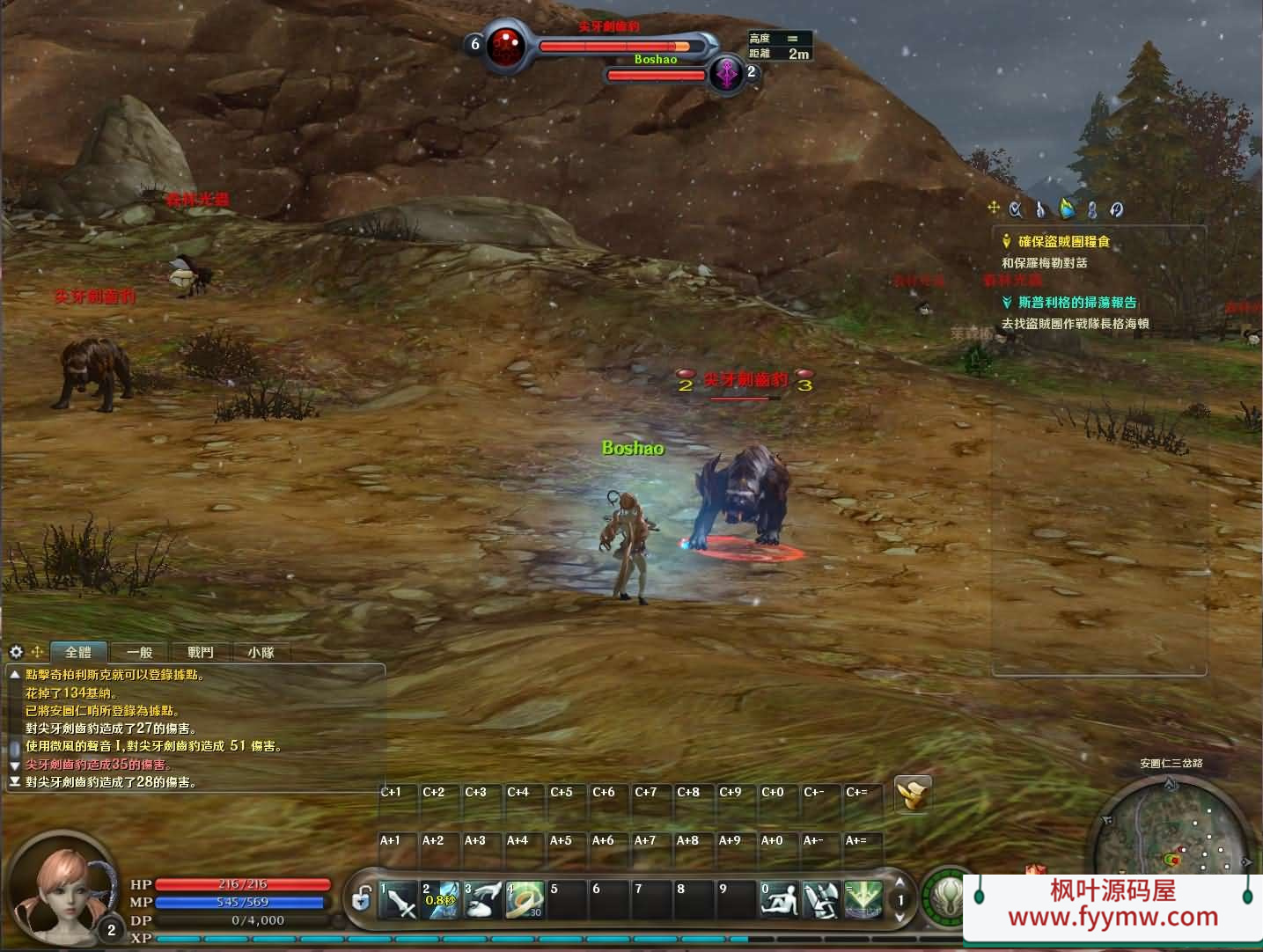Click the move crosshair toggle on the chat panel
This screenshot has width=1263, height=952.
(x=36, y=651)
